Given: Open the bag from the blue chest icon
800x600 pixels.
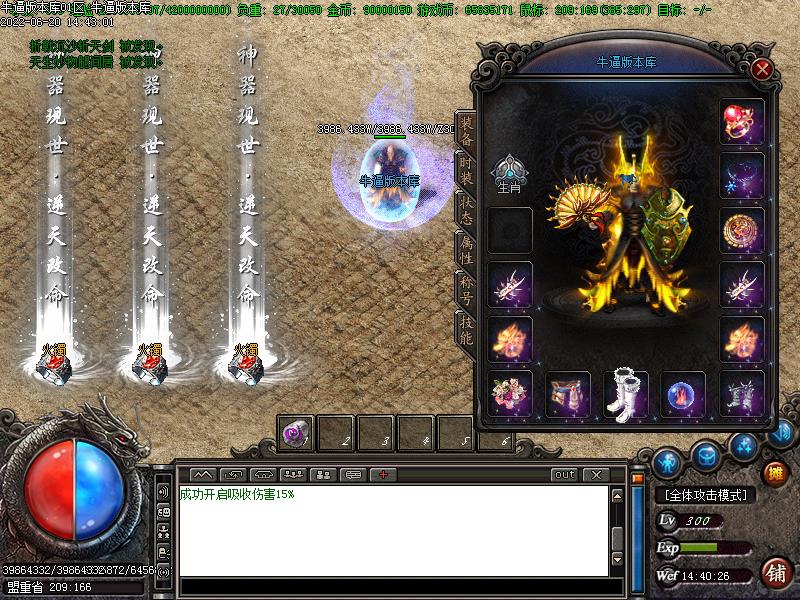Looking at the screenshot, I should 706,457.
